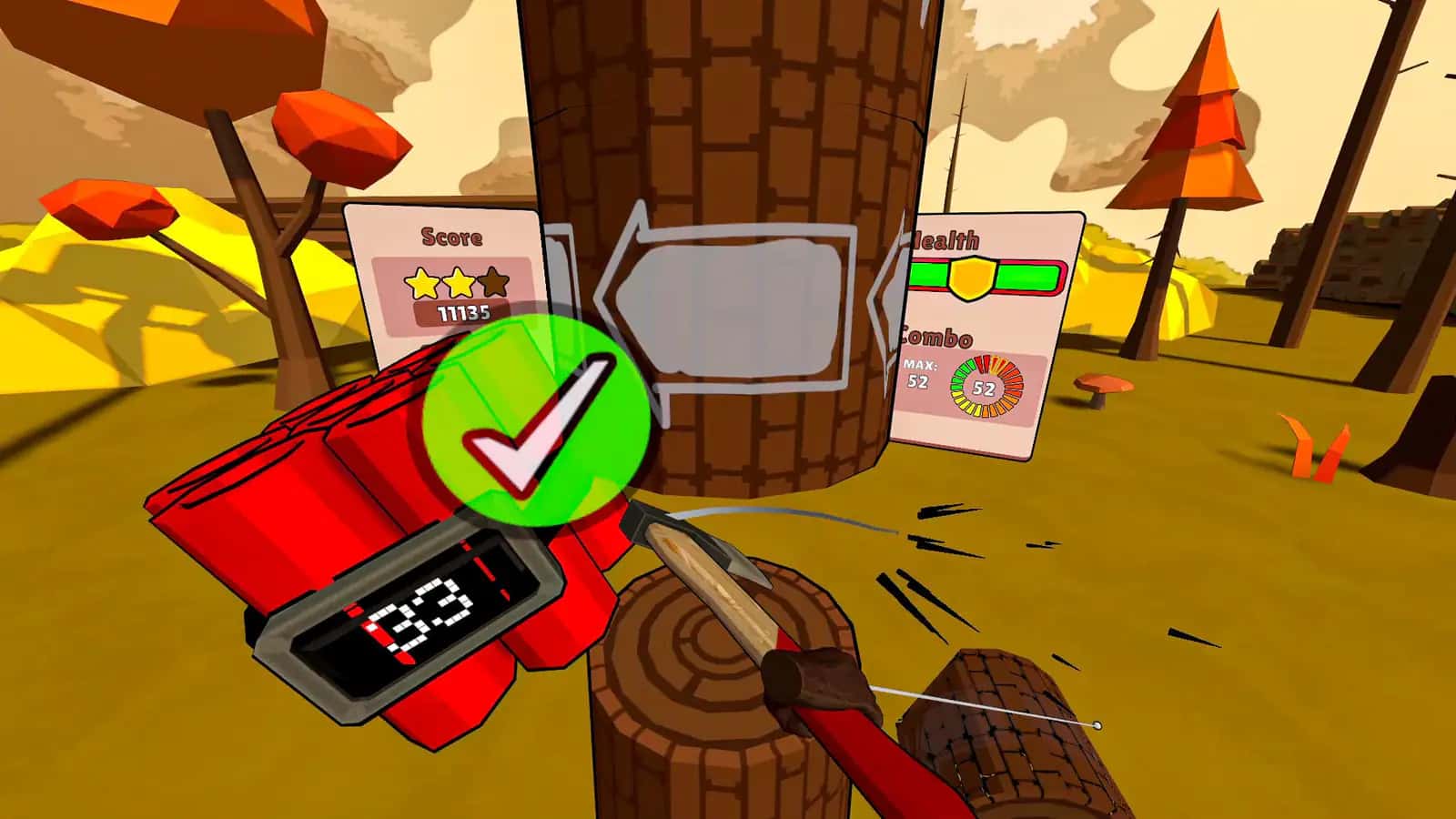Image resolution: width=1456 pixels, height=819 pixels.
Task: Select the Score panel header
Action: (450, 237)
